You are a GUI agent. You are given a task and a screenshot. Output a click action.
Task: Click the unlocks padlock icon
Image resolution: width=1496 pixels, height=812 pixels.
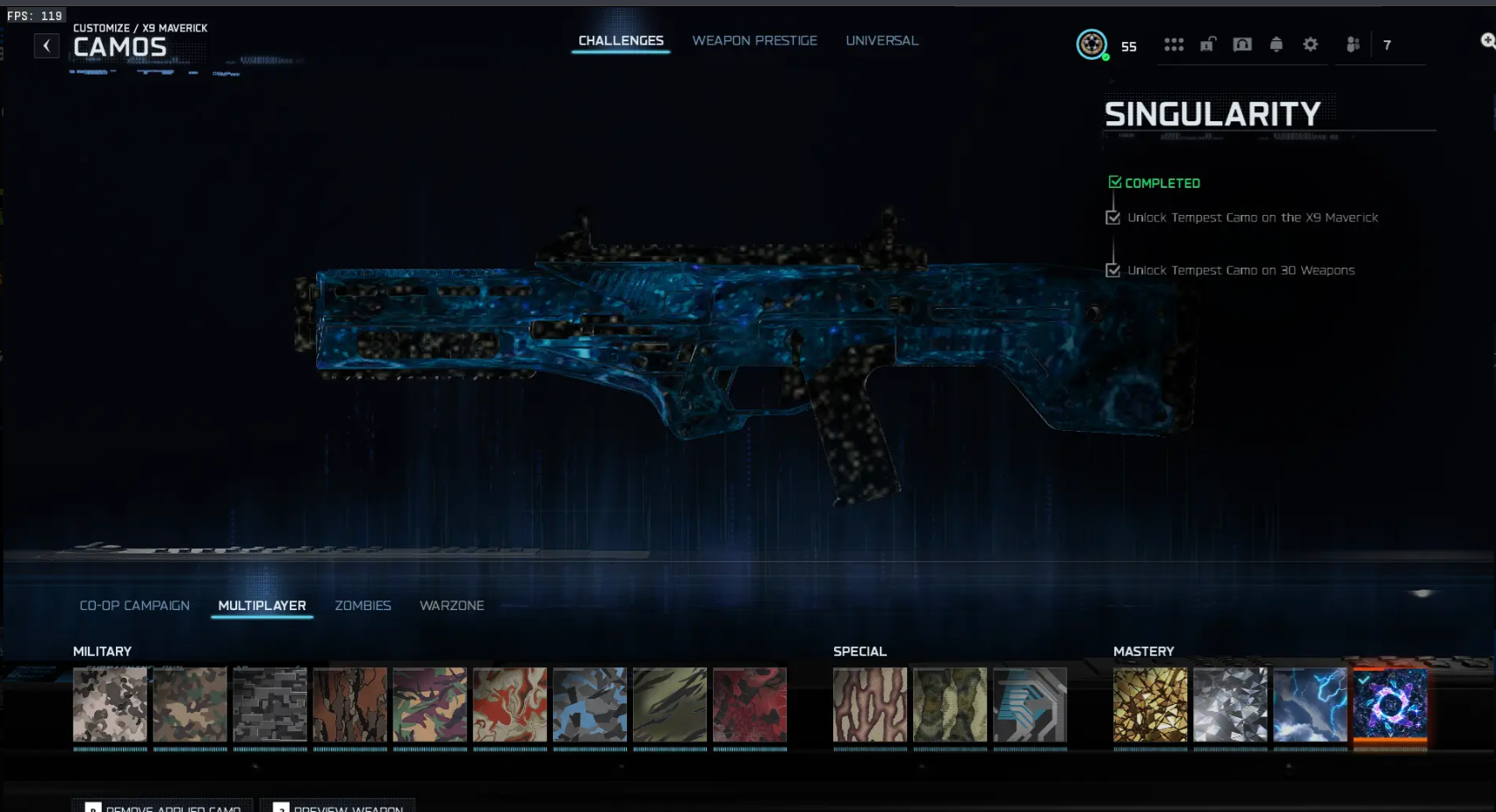click(x=1208, y=44)
